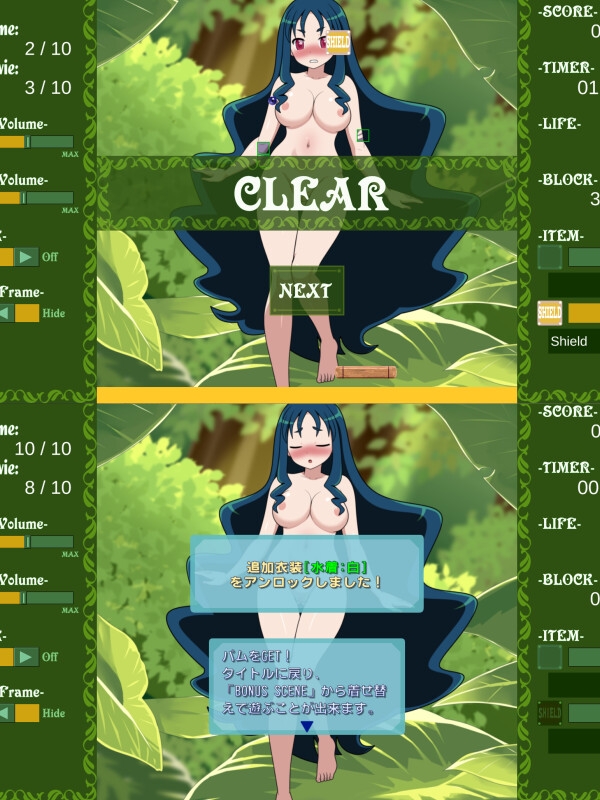Click the NEXT button under CLEAR
The width and height of the screenshot is (600, 800).
point(306,291)
